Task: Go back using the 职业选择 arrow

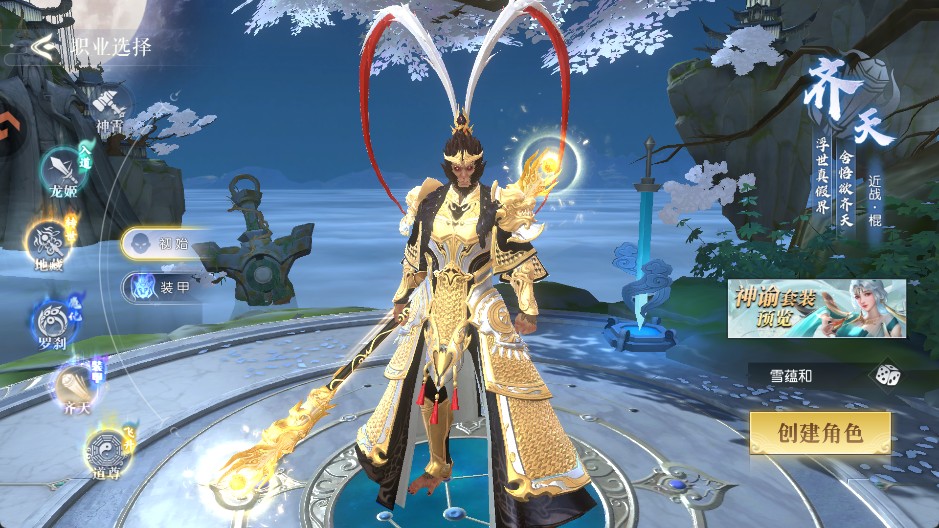Action: (41, 47)
